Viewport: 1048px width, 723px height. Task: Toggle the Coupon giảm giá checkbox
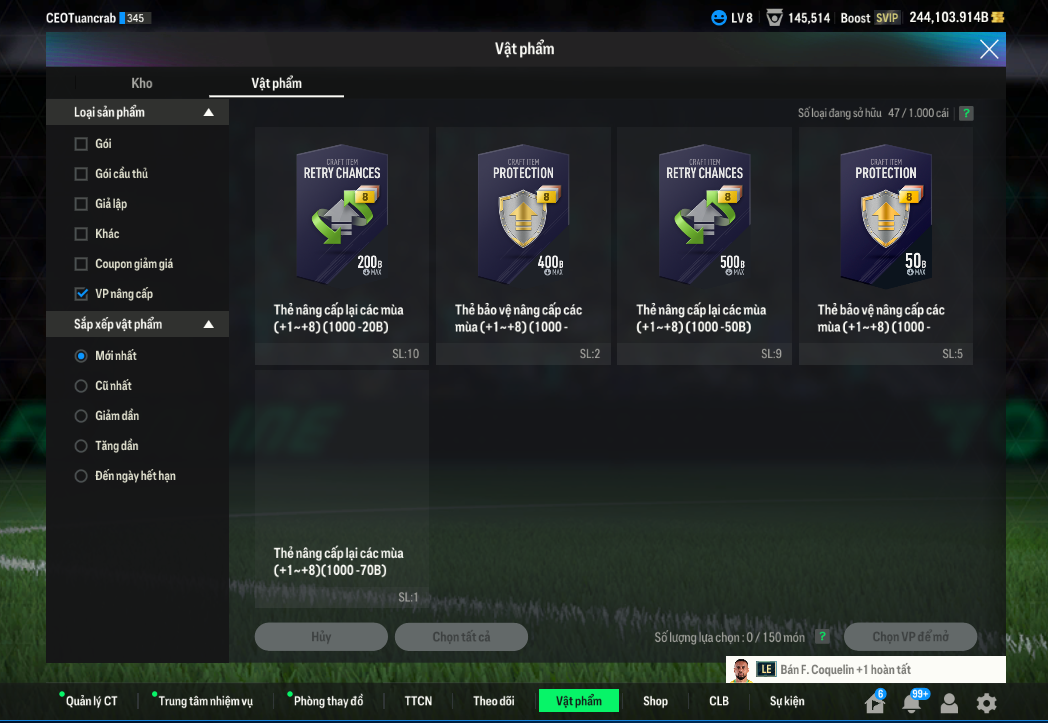click(82, 264)
